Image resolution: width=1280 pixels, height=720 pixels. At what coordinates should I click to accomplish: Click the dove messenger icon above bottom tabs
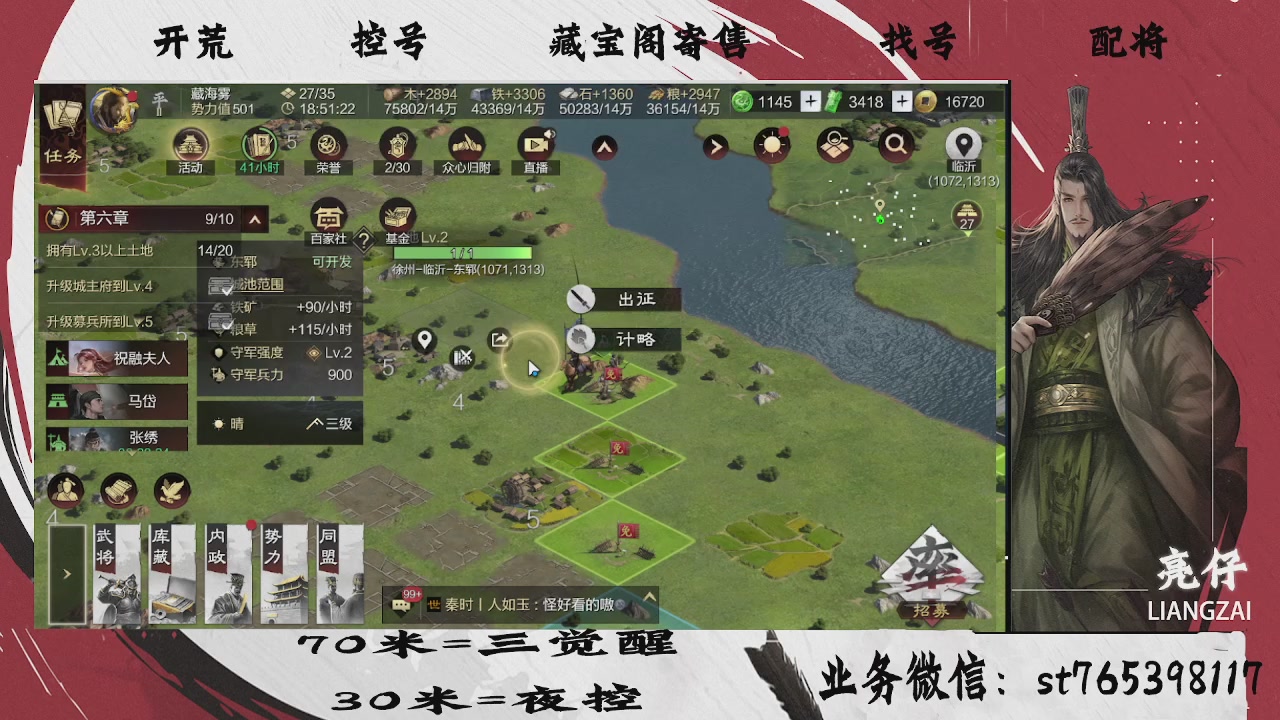170,490
